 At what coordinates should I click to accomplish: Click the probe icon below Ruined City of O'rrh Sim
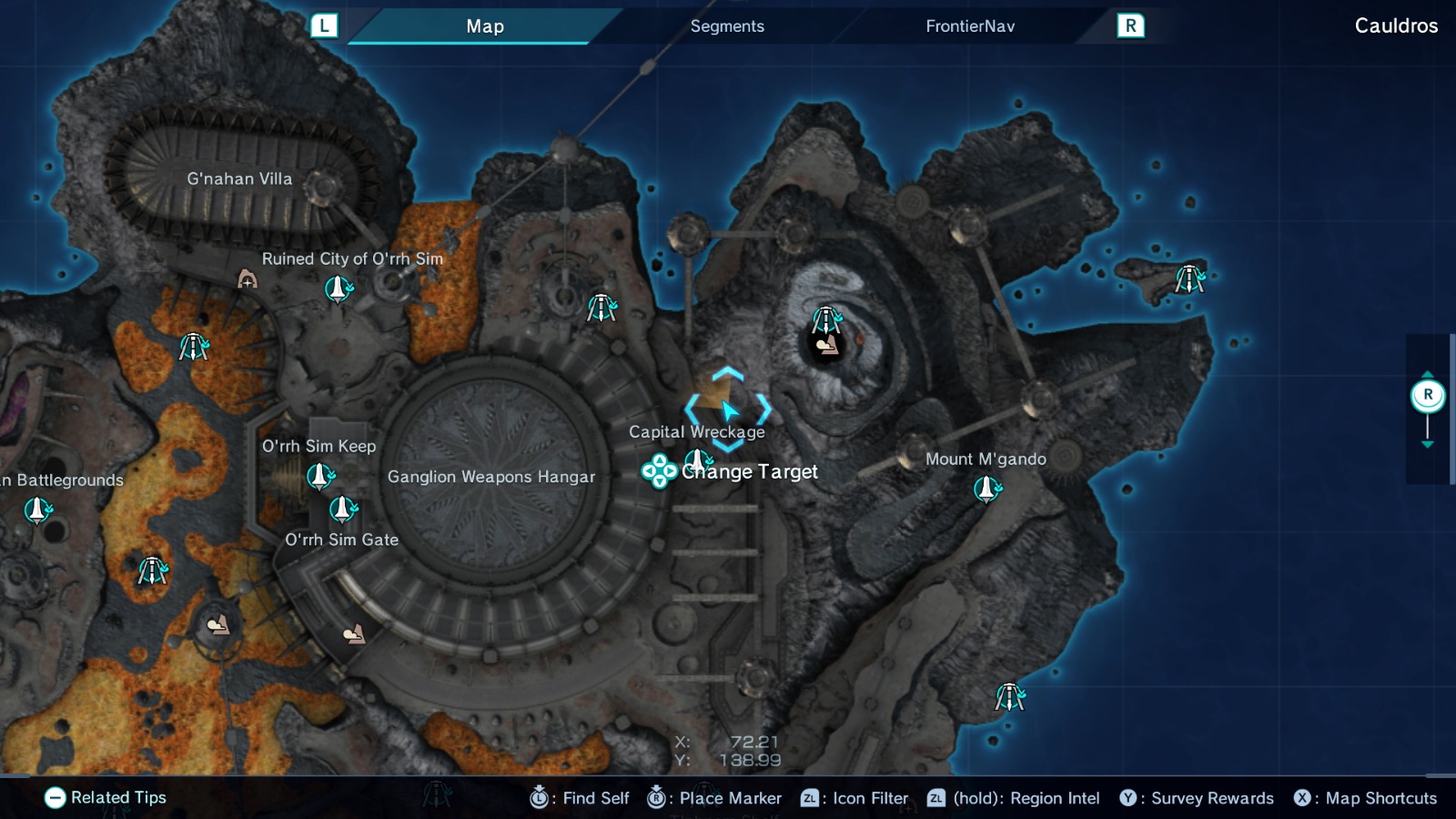click(x=337, y=289)
